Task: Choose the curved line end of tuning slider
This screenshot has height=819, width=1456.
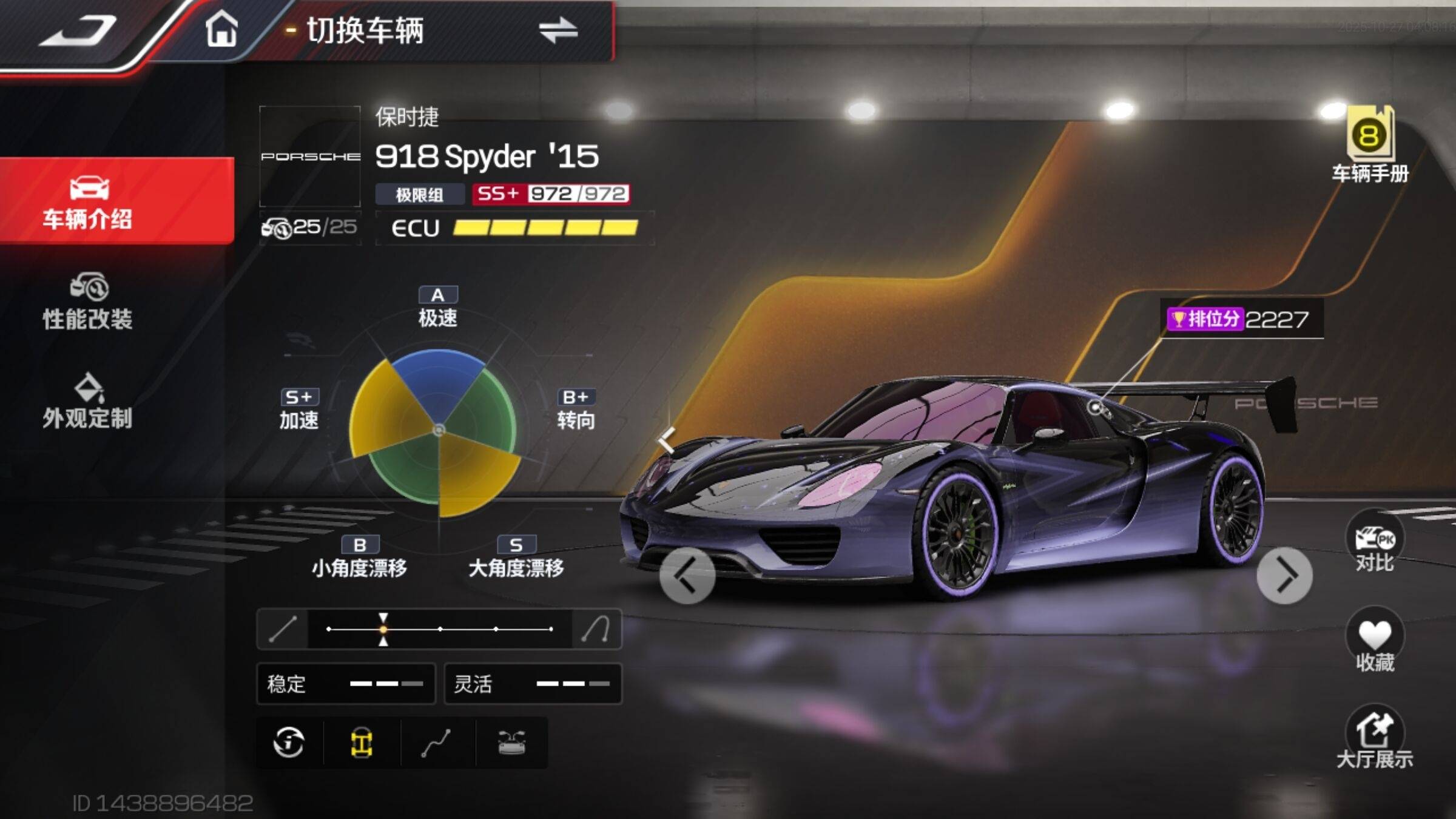Action: [x=596, y=629]
